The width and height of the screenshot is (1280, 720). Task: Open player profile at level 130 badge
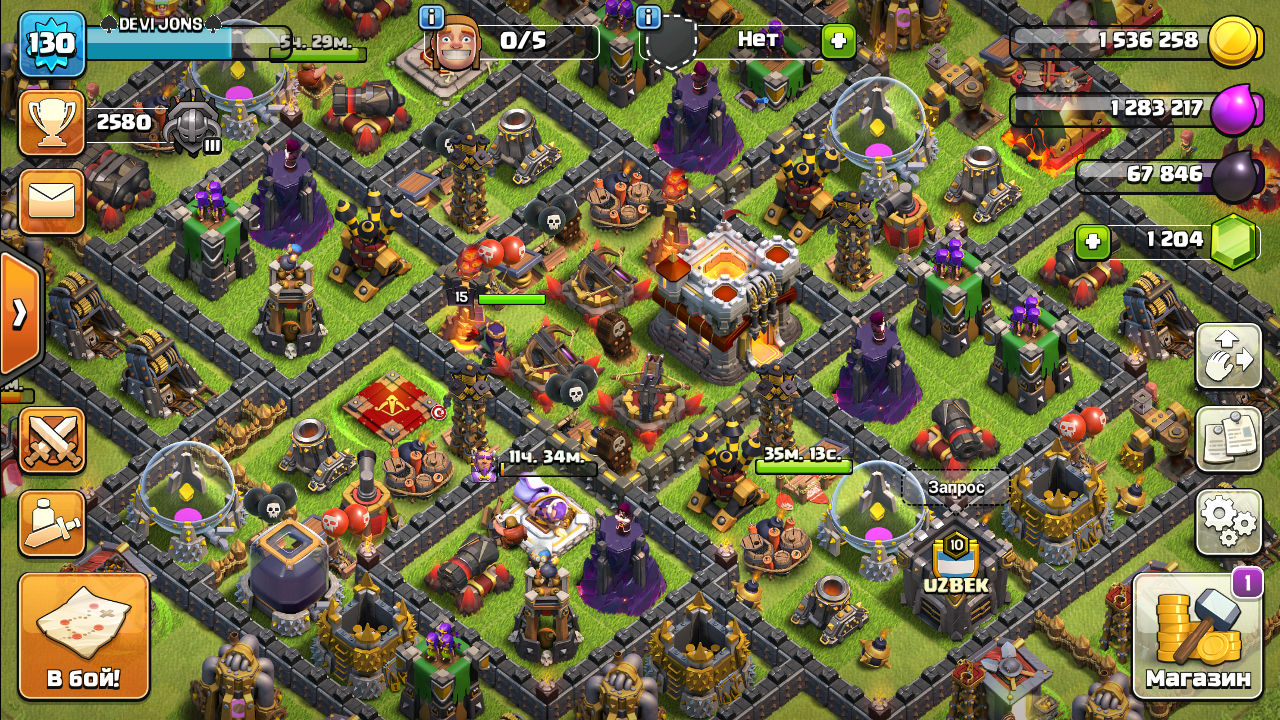click(52, 45)
